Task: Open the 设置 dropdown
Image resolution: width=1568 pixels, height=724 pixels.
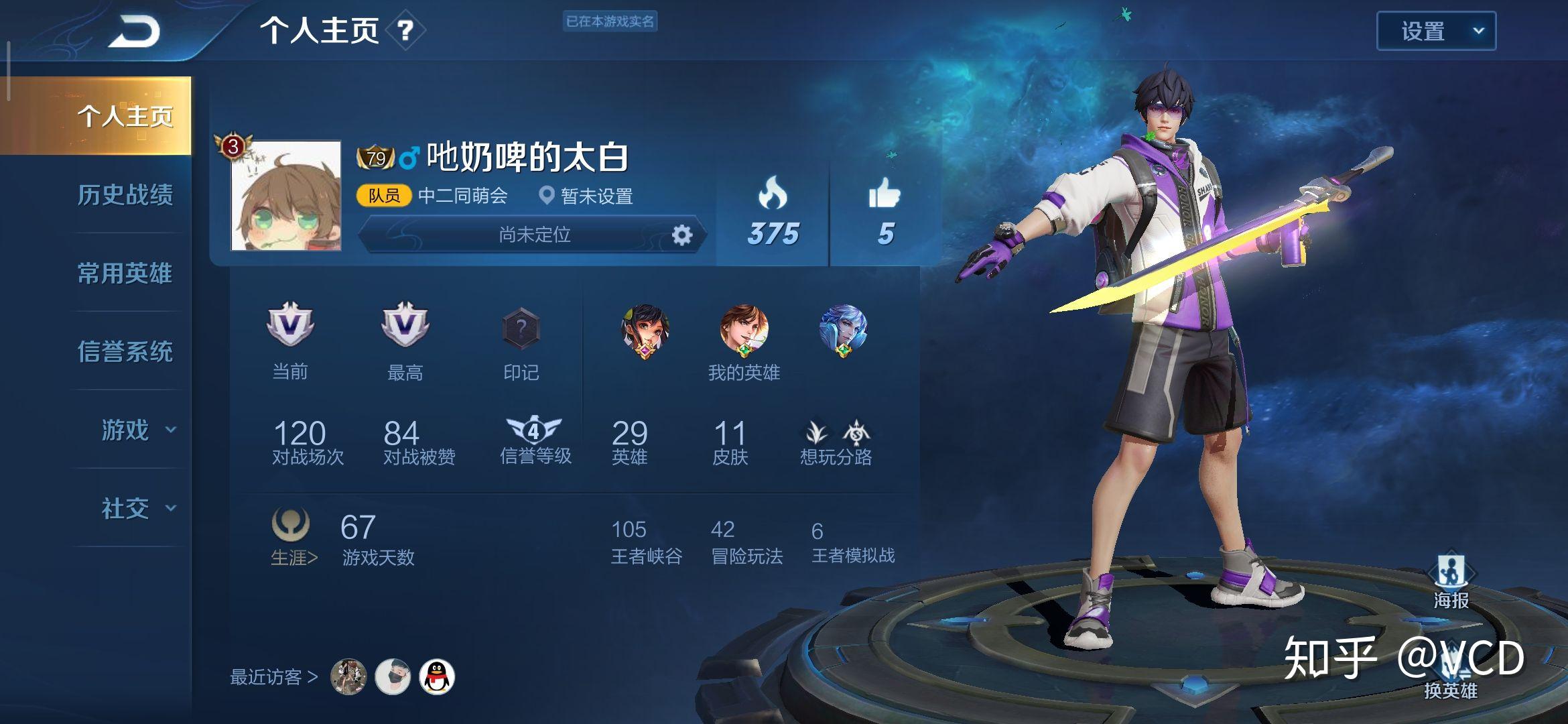Action: pos(1435,31)
